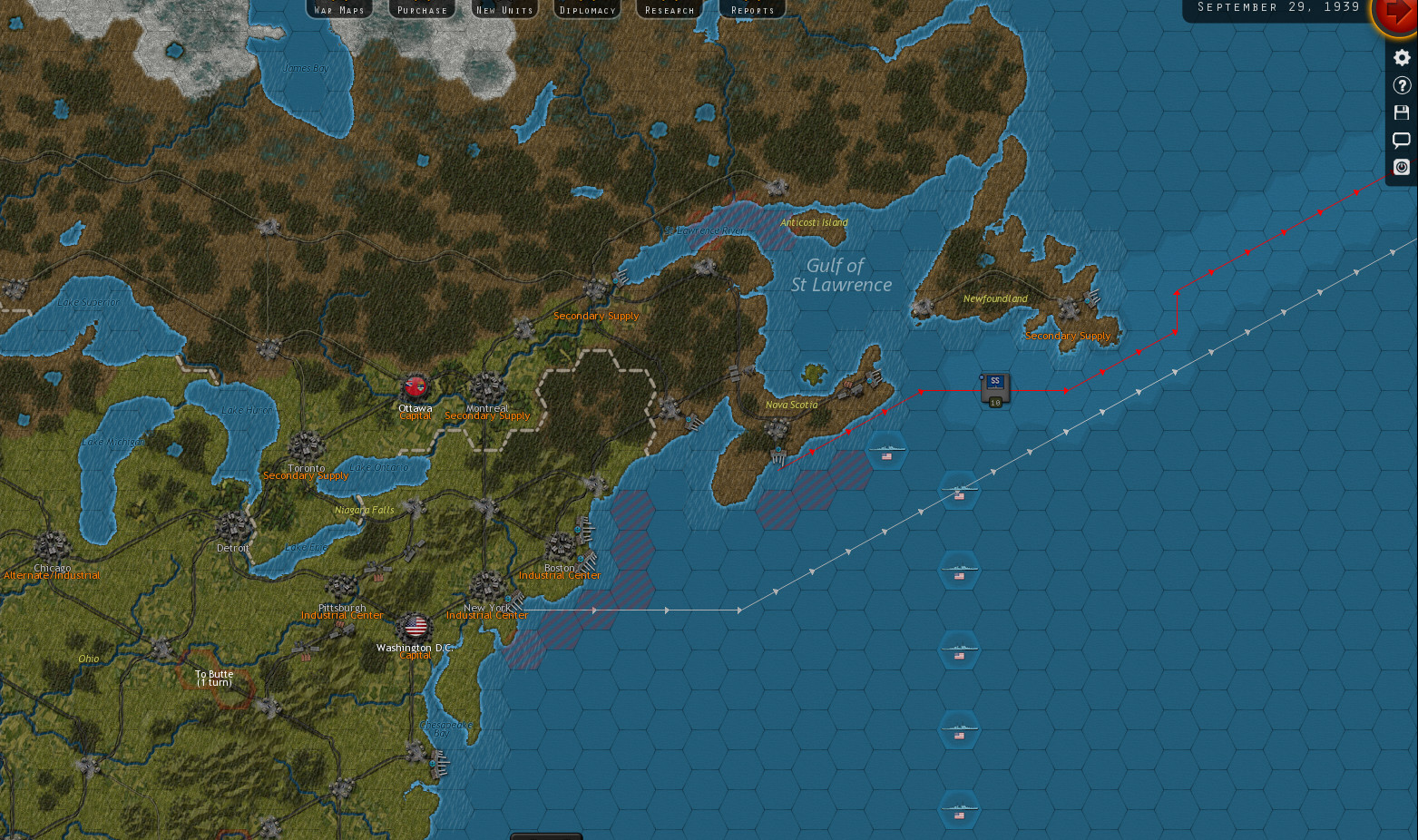1418x840 pixels.
Task: Open help with the question mark icon
Action: 1402,85
